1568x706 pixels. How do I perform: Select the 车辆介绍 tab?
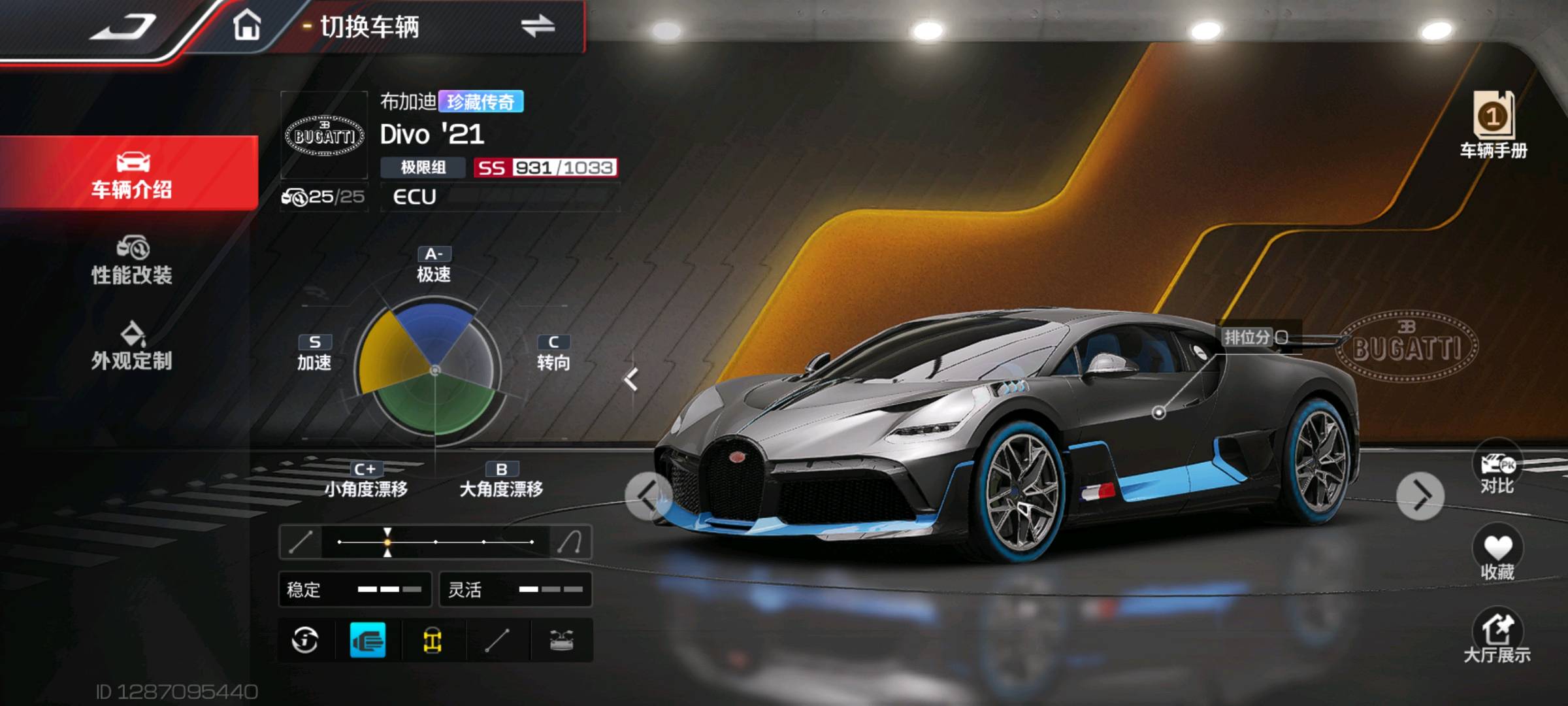(131, 174)
